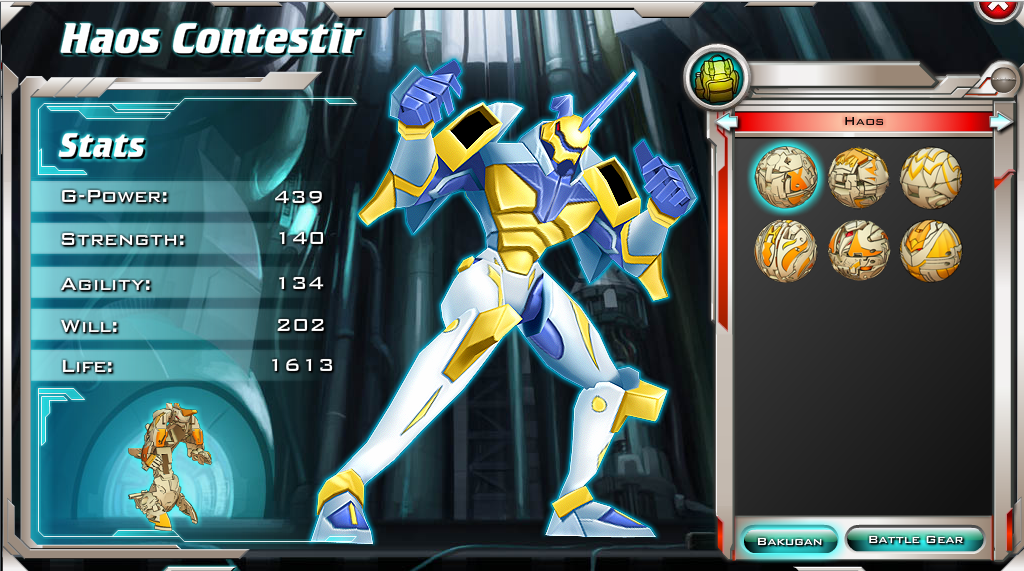1024x571 pixels.
Task: Switch to the Bakugan tab
Action: (x=789, y=540)
